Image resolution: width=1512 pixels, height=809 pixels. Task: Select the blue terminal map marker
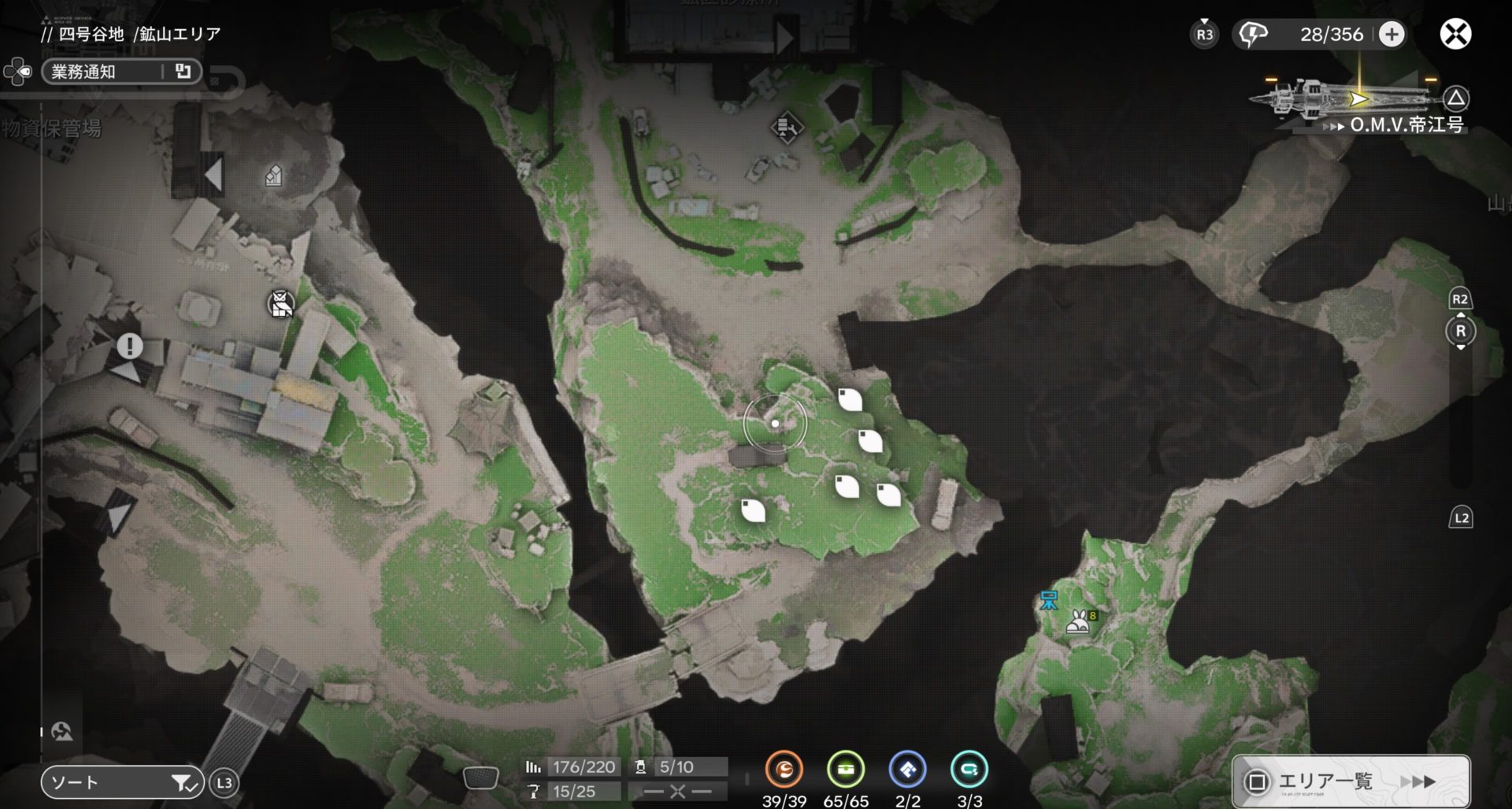point(1049,601)
